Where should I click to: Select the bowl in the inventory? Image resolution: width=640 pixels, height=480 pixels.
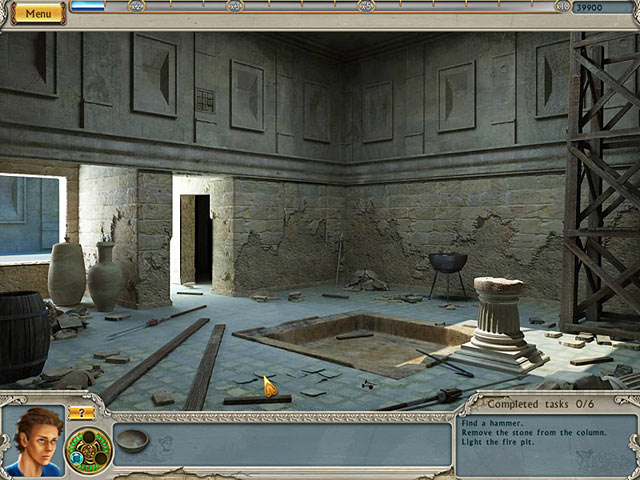[x=132, y=440]
